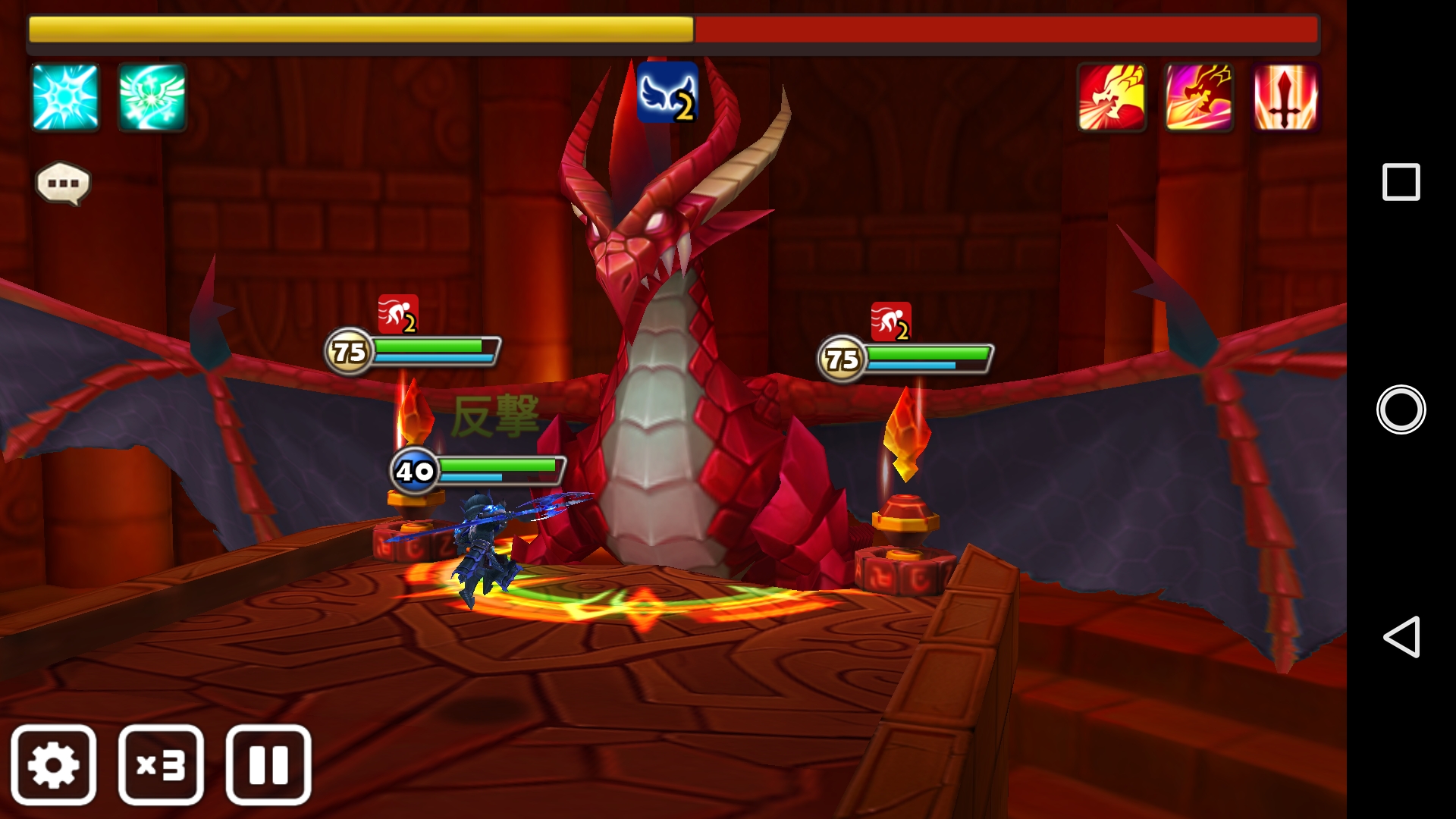Viewport: 1456px width, 819px height.
Task: Open the chat speech bubble
Action: click(x=63, y=184)
